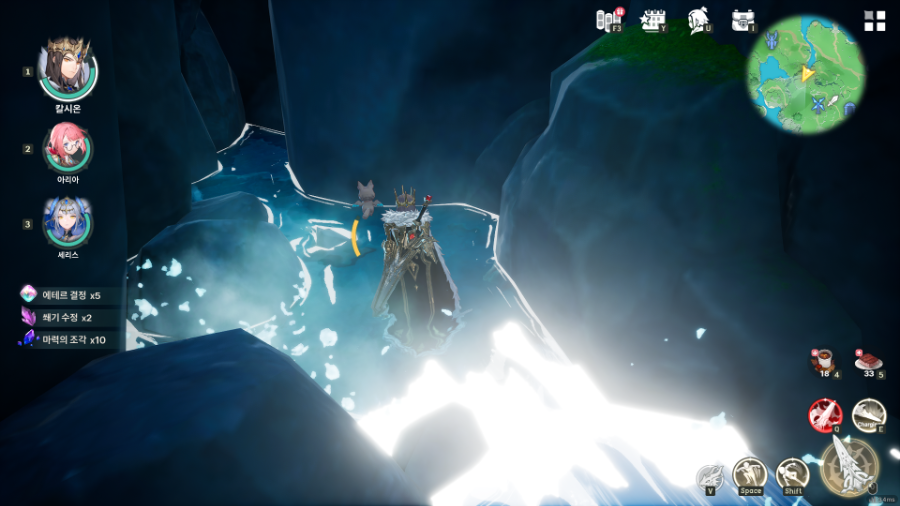Open the character helmet menu icon
Screen dimensions: 900x506
pyautogui.click(x=699, y=20)
